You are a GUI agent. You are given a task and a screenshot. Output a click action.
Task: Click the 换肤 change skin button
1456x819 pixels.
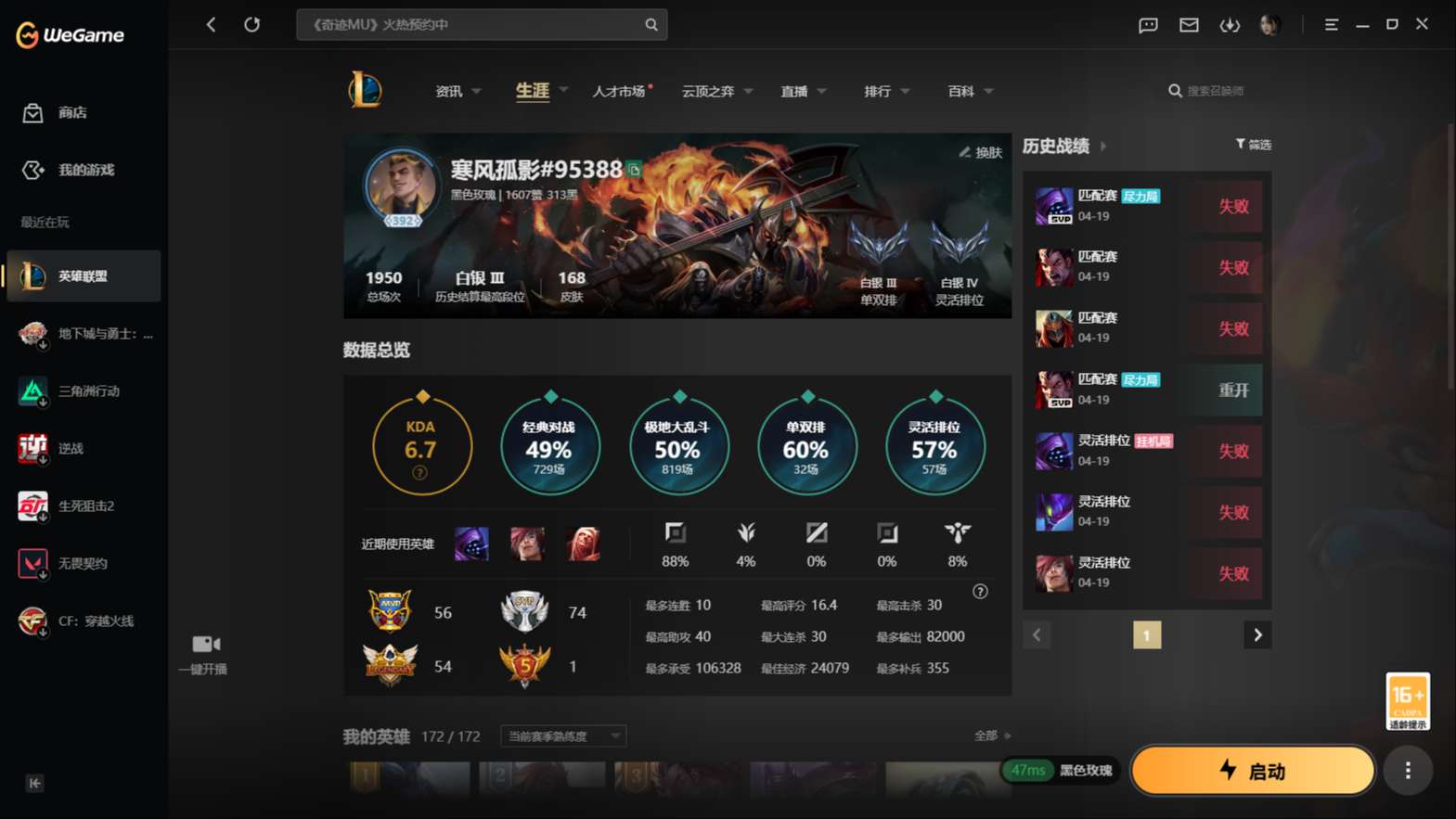[981, 152]
